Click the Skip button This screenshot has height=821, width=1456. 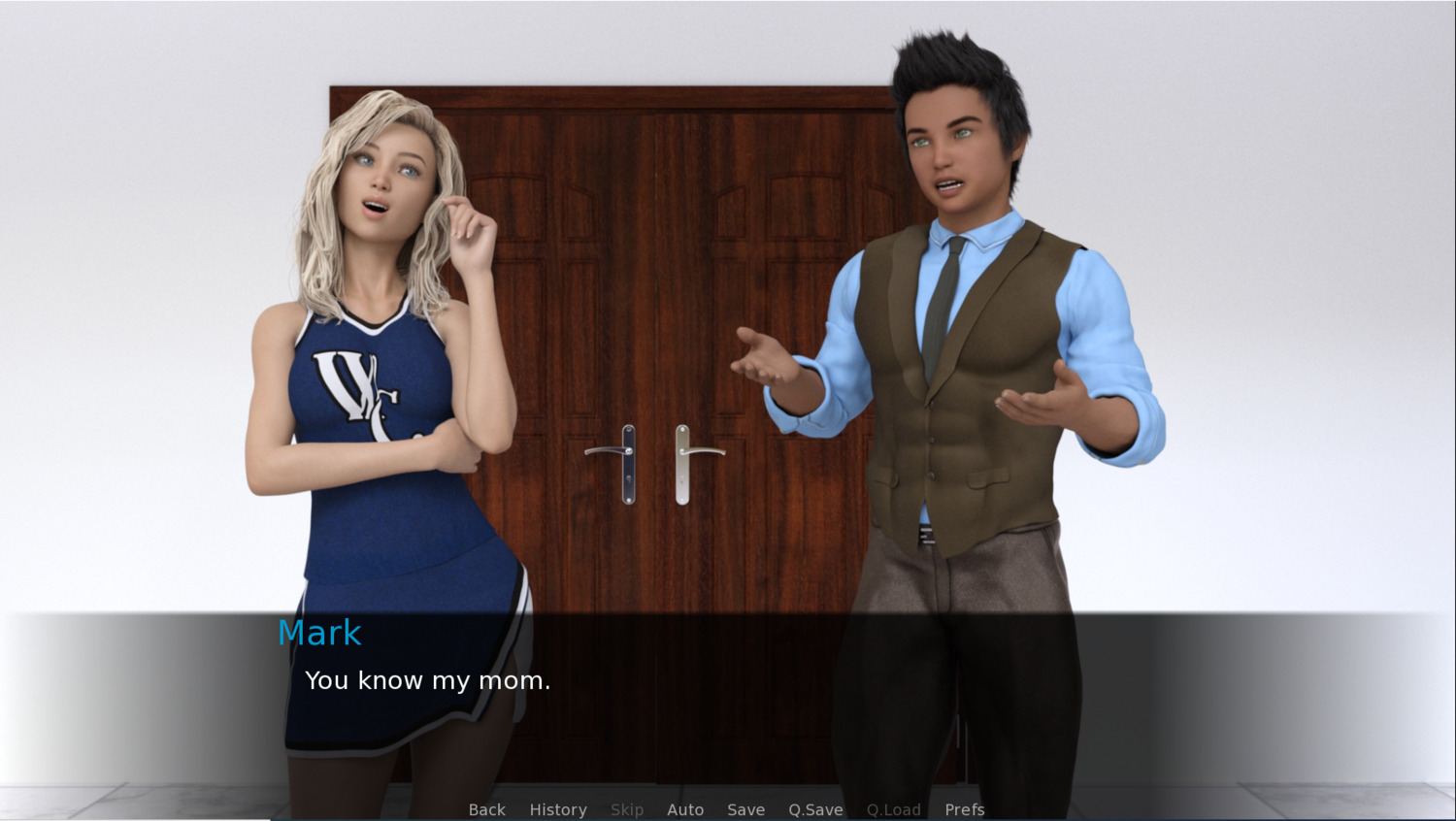pos(627,809)
